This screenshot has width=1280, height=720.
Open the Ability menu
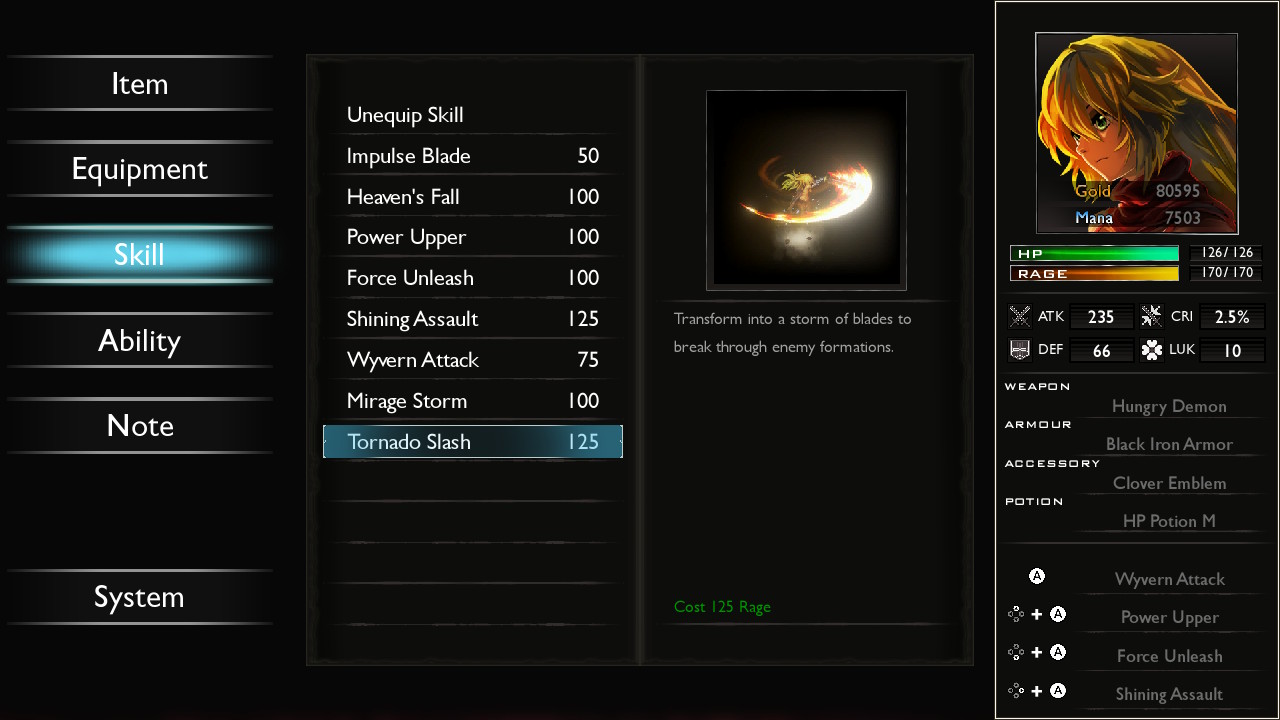click(x=139, y=341)
